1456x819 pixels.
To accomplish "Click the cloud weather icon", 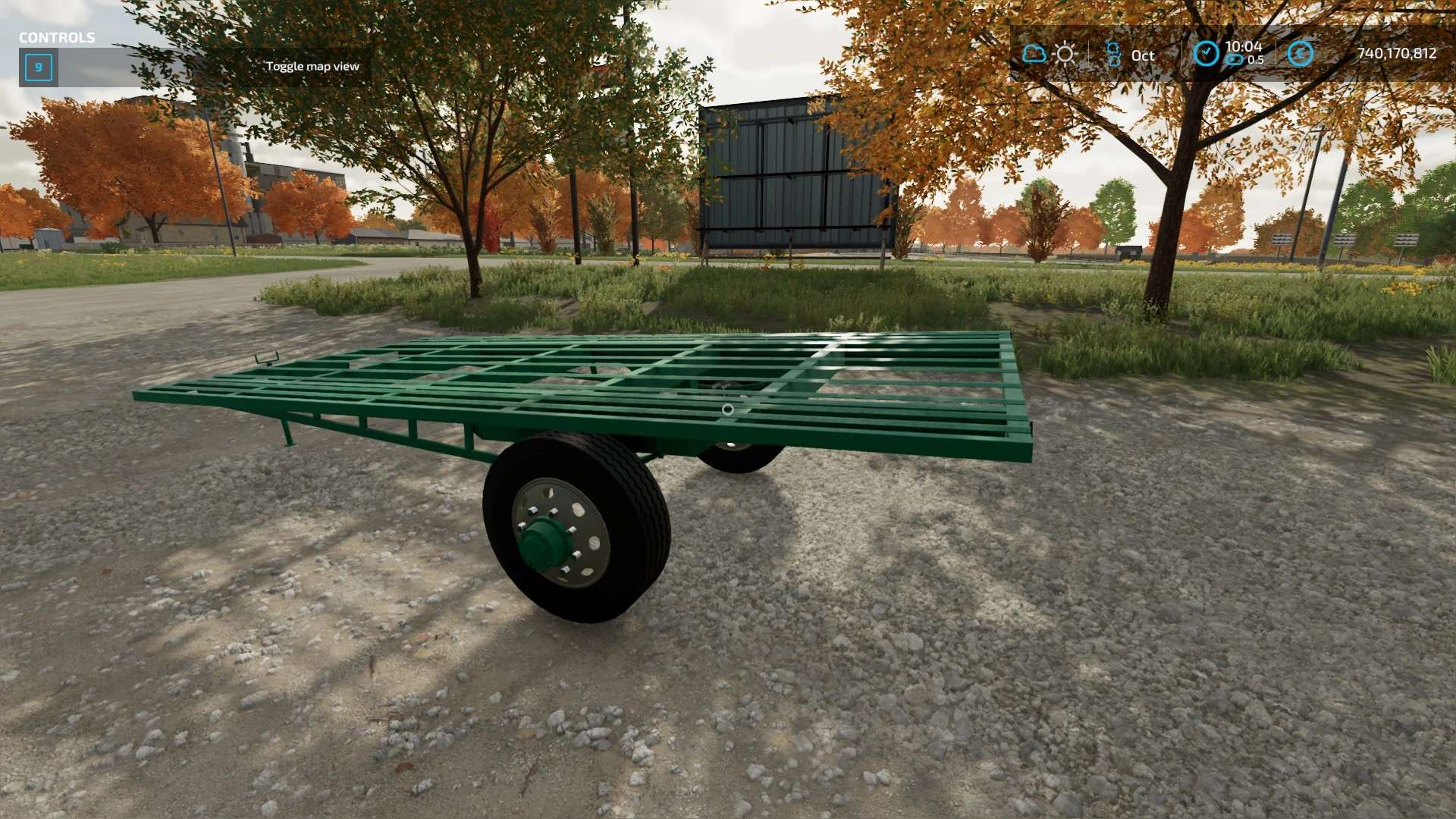I will 1034,54.
